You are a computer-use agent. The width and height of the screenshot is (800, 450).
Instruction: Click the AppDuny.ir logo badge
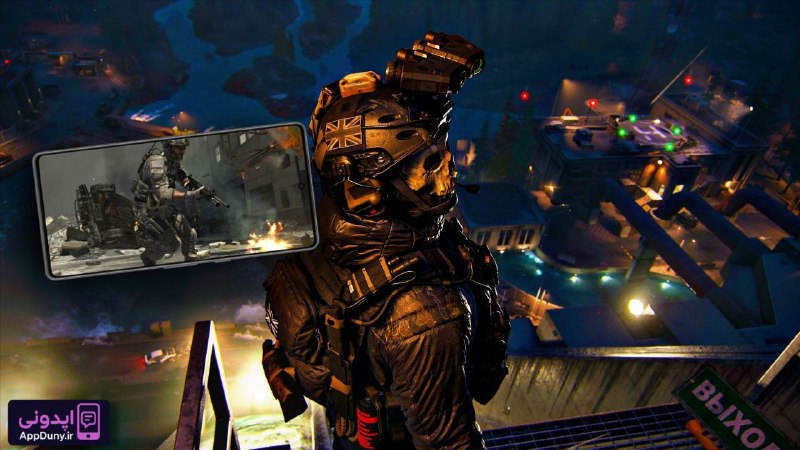click(x=58, y=422)
